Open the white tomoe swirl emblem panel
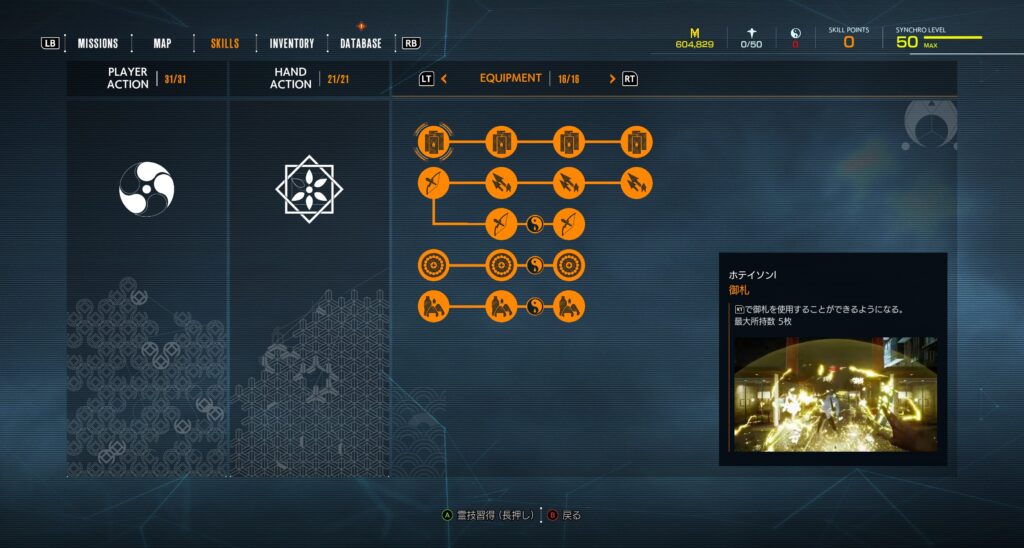This screenshot has height=548, width=1024. point(147,189)
